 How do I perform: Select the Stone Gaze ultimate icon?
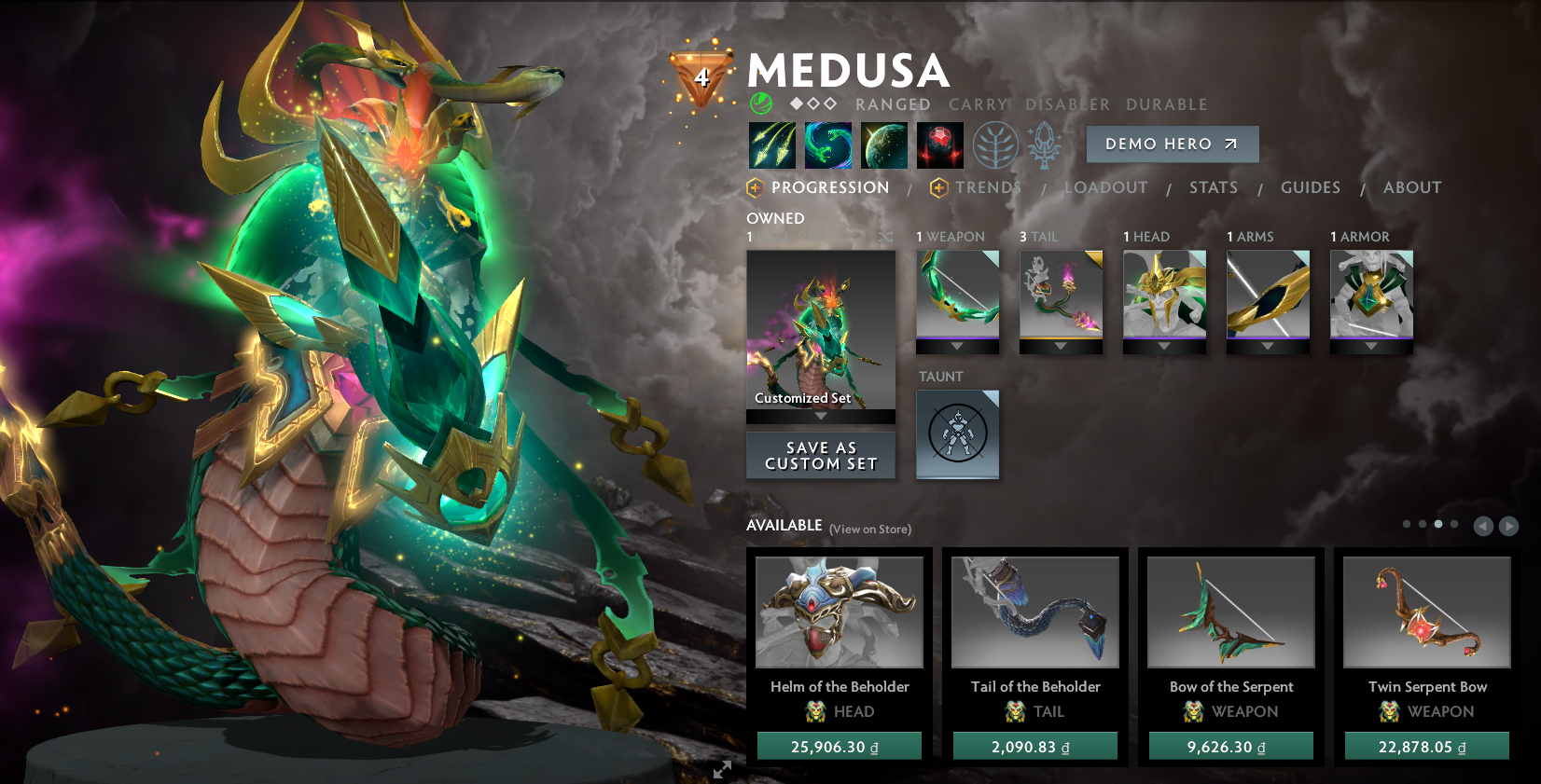[x=939, y=145]
